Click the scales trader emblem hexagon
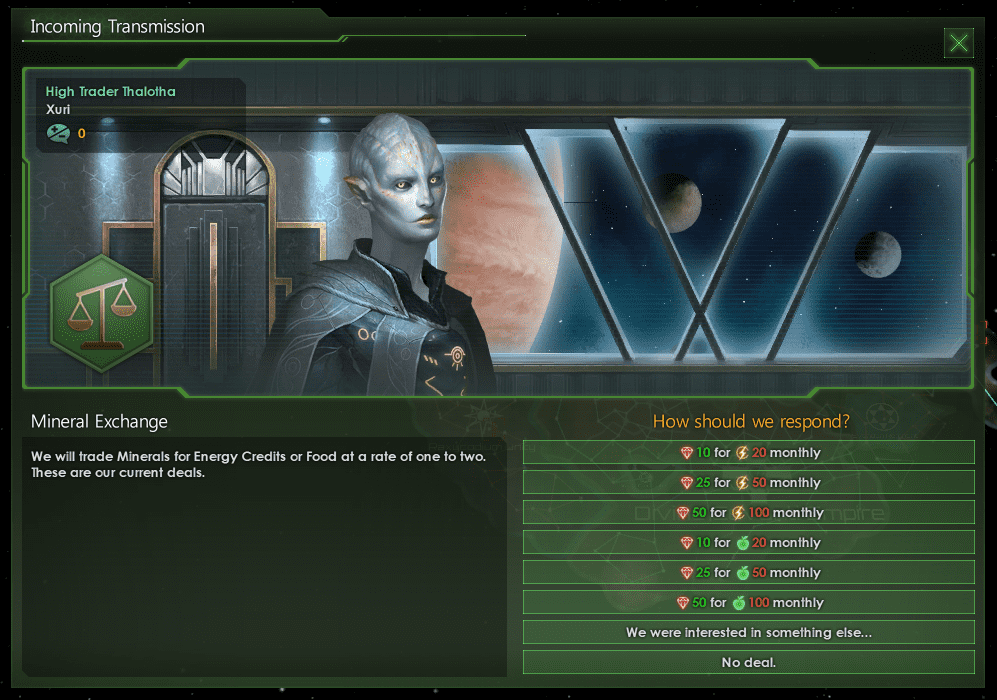997x700 pixels. pos(101,313)
